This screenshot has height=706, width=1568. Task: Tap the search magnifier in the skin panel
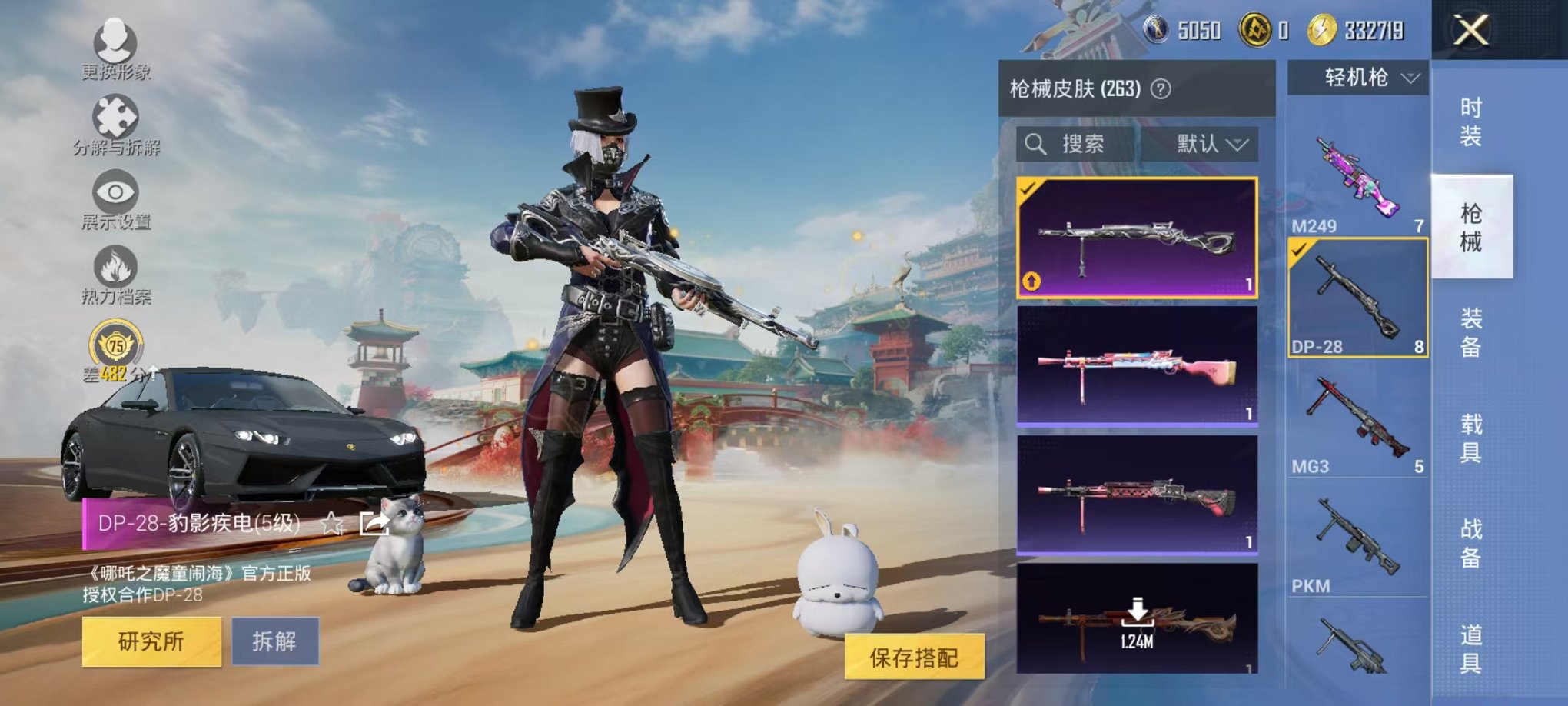1037,145
